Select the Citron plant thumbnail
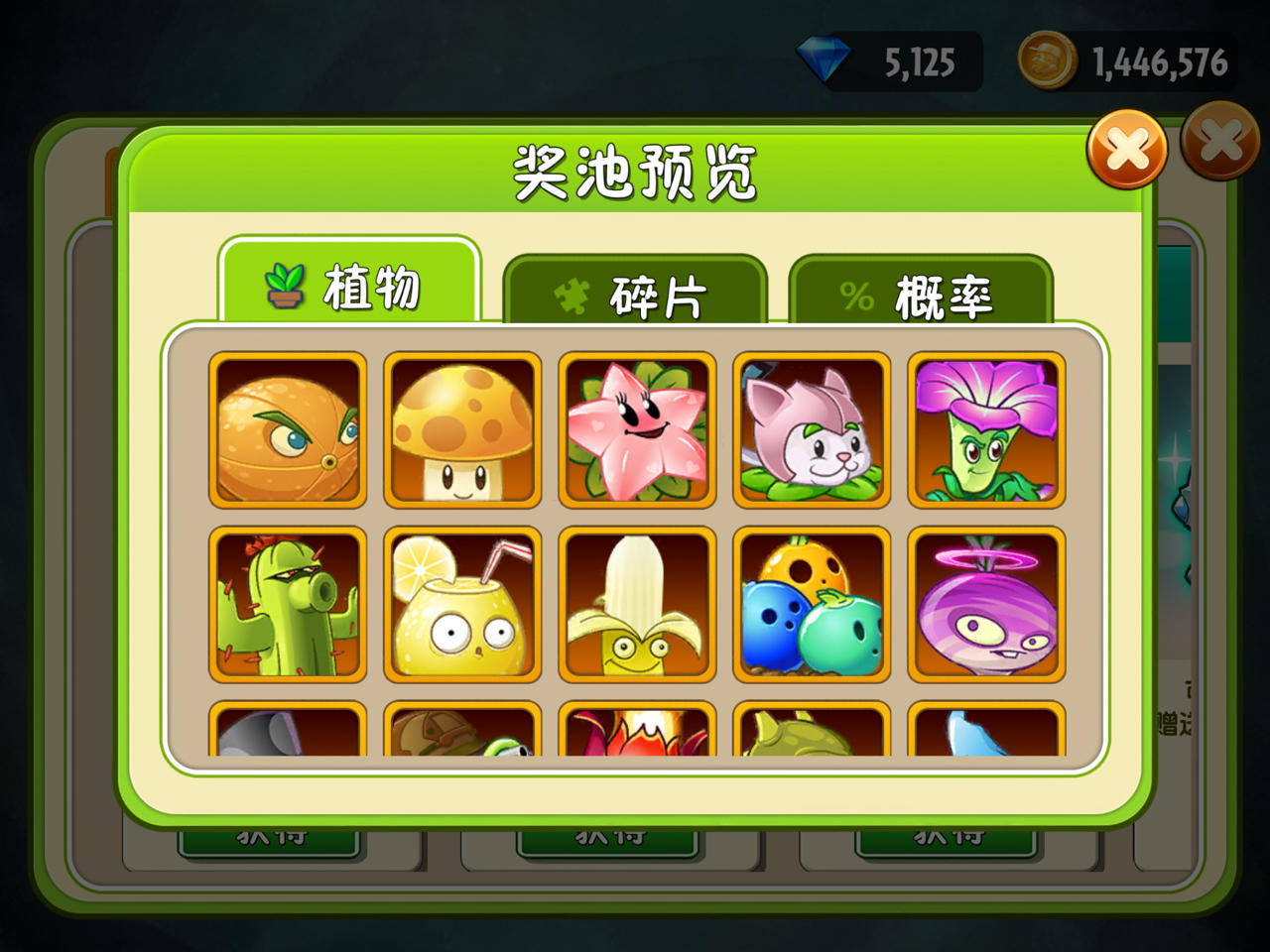 coord(287,429)
